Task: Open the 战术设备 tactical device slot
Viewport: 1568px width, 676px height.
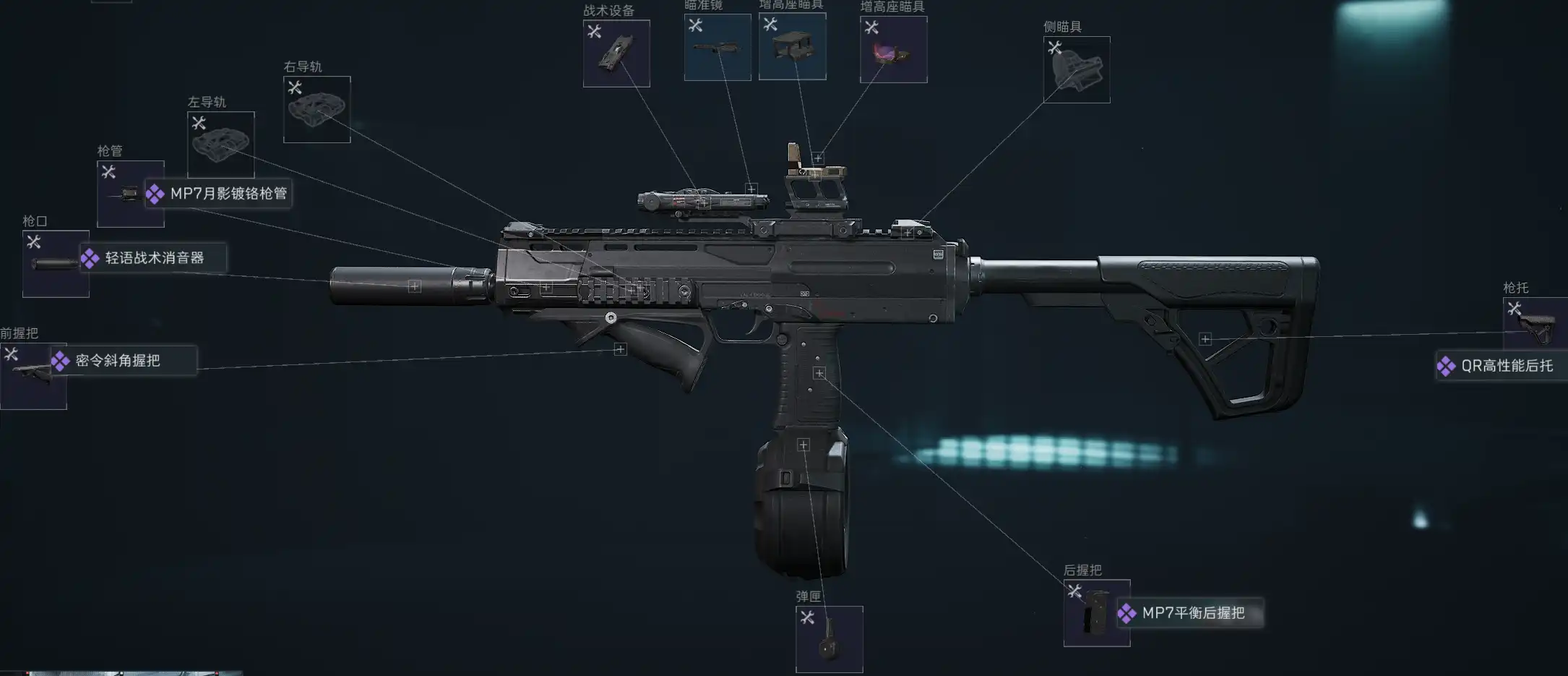Action: [x=616, y=54]
